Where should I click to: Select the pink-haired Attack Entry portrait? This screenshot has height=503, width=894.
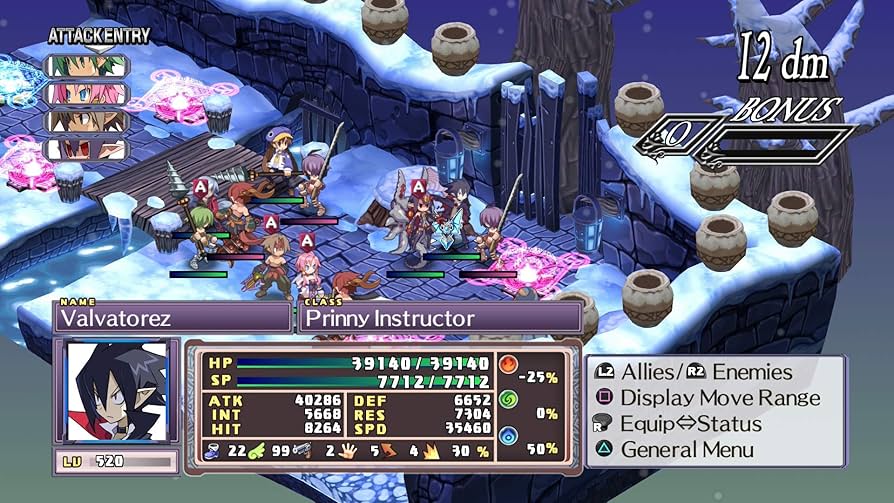pyautogui.click(x=85, y=94)
